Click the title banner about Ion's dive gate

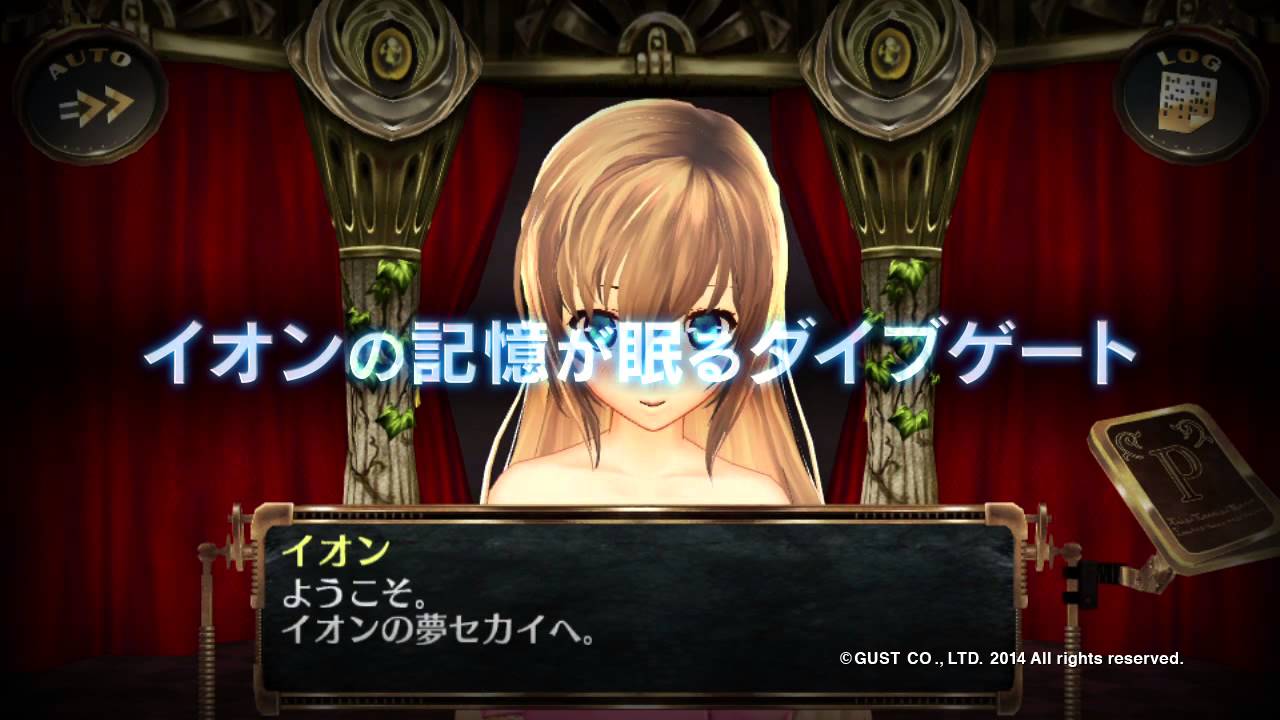coord(640,352)
